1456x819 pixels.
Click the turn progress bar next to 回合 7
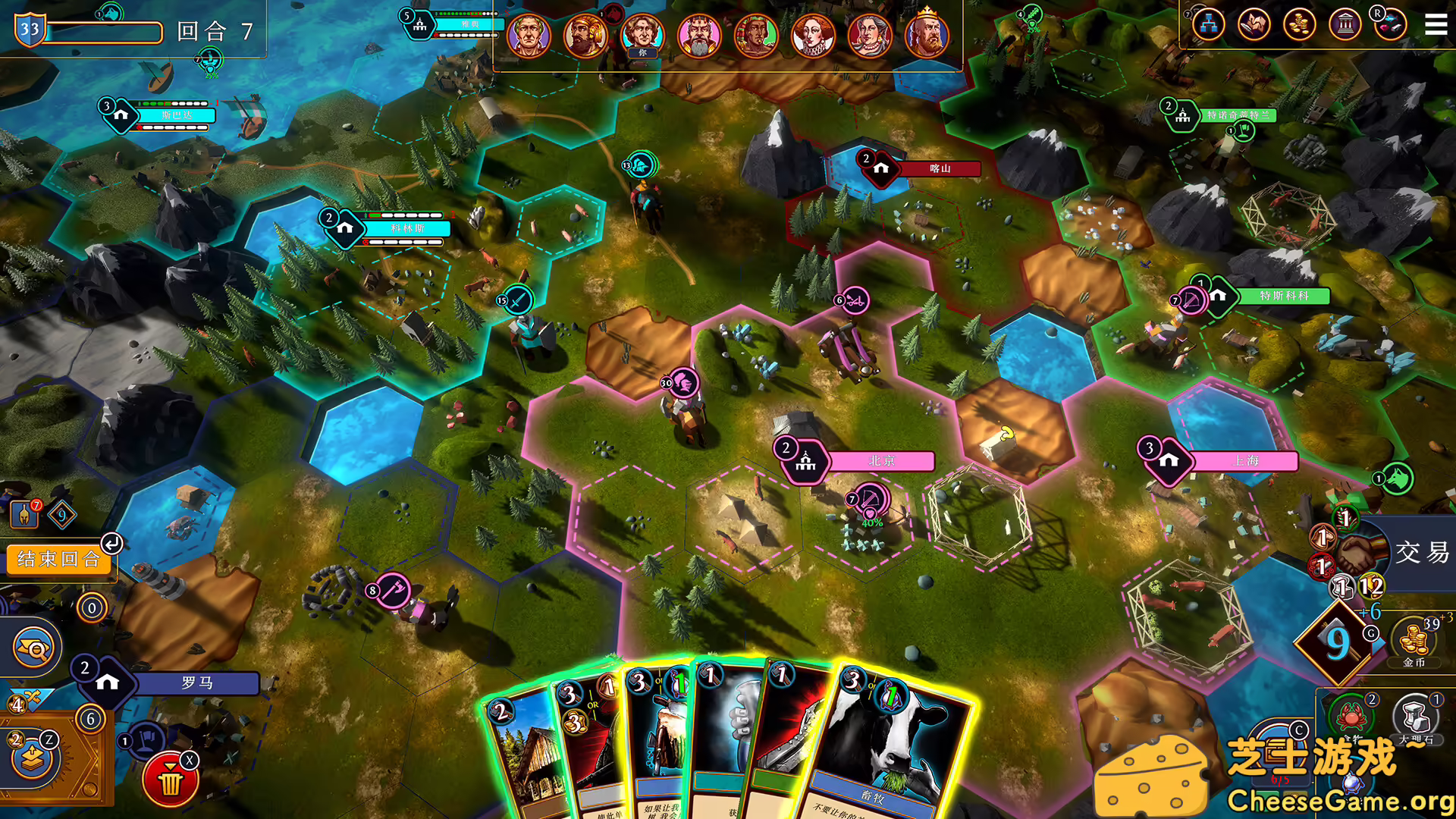(x=106, y=32)
